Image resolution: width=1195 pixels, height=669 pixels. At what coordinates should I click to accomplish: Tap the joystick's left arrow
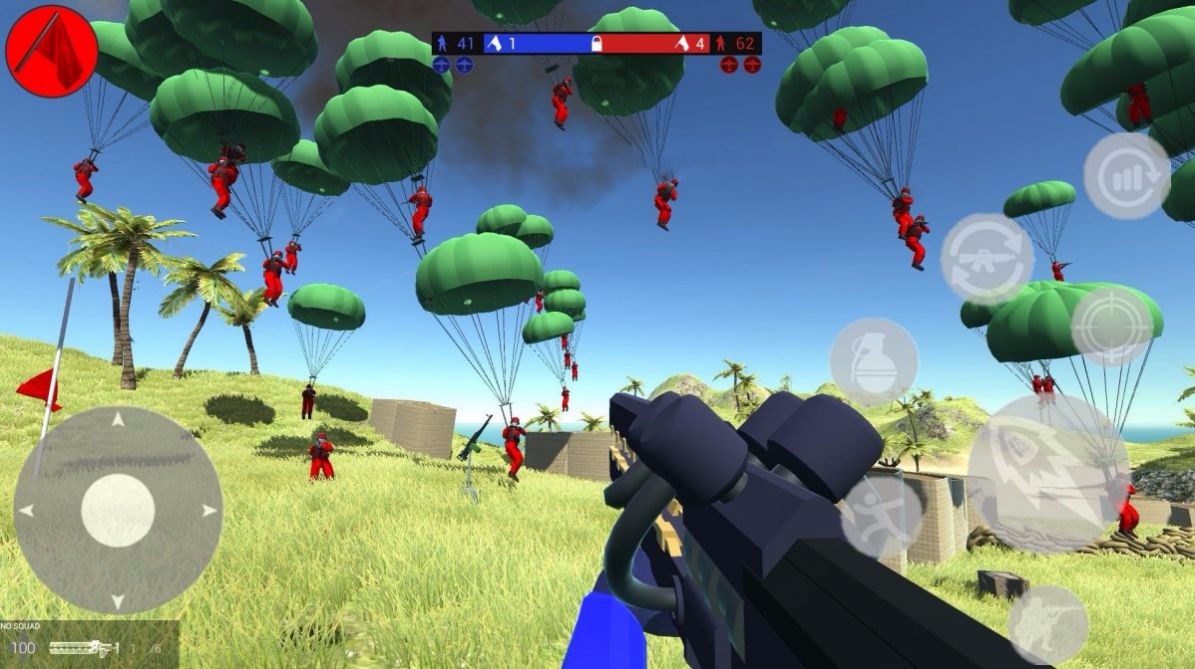[27, 511]
